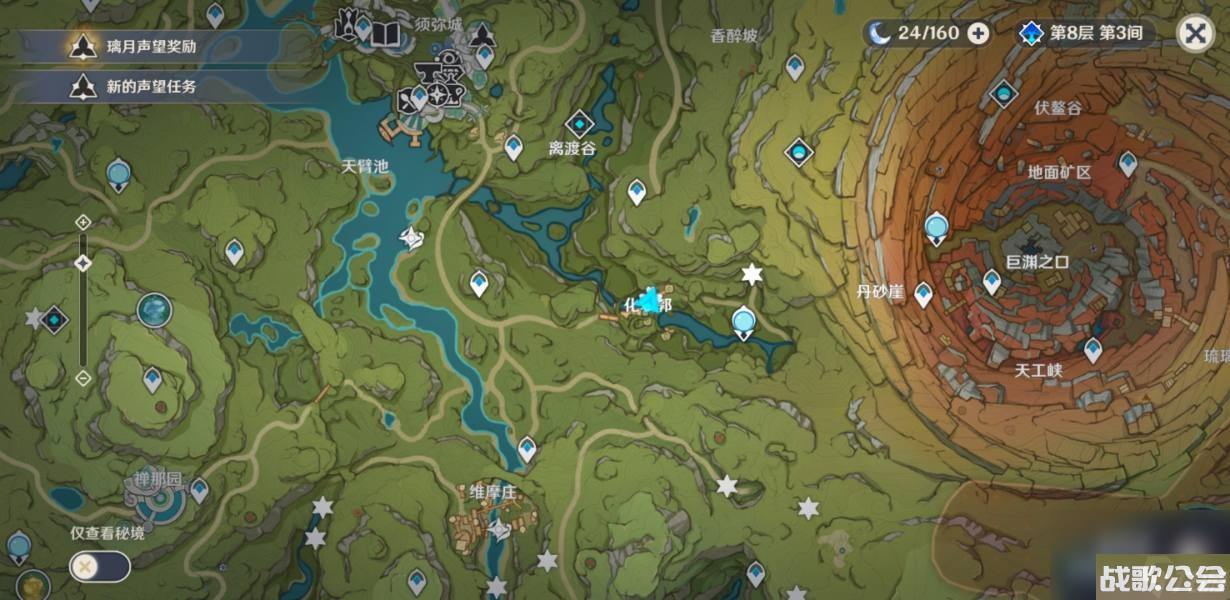
Task: Close the map screen
Action: tap(1194, 33)
